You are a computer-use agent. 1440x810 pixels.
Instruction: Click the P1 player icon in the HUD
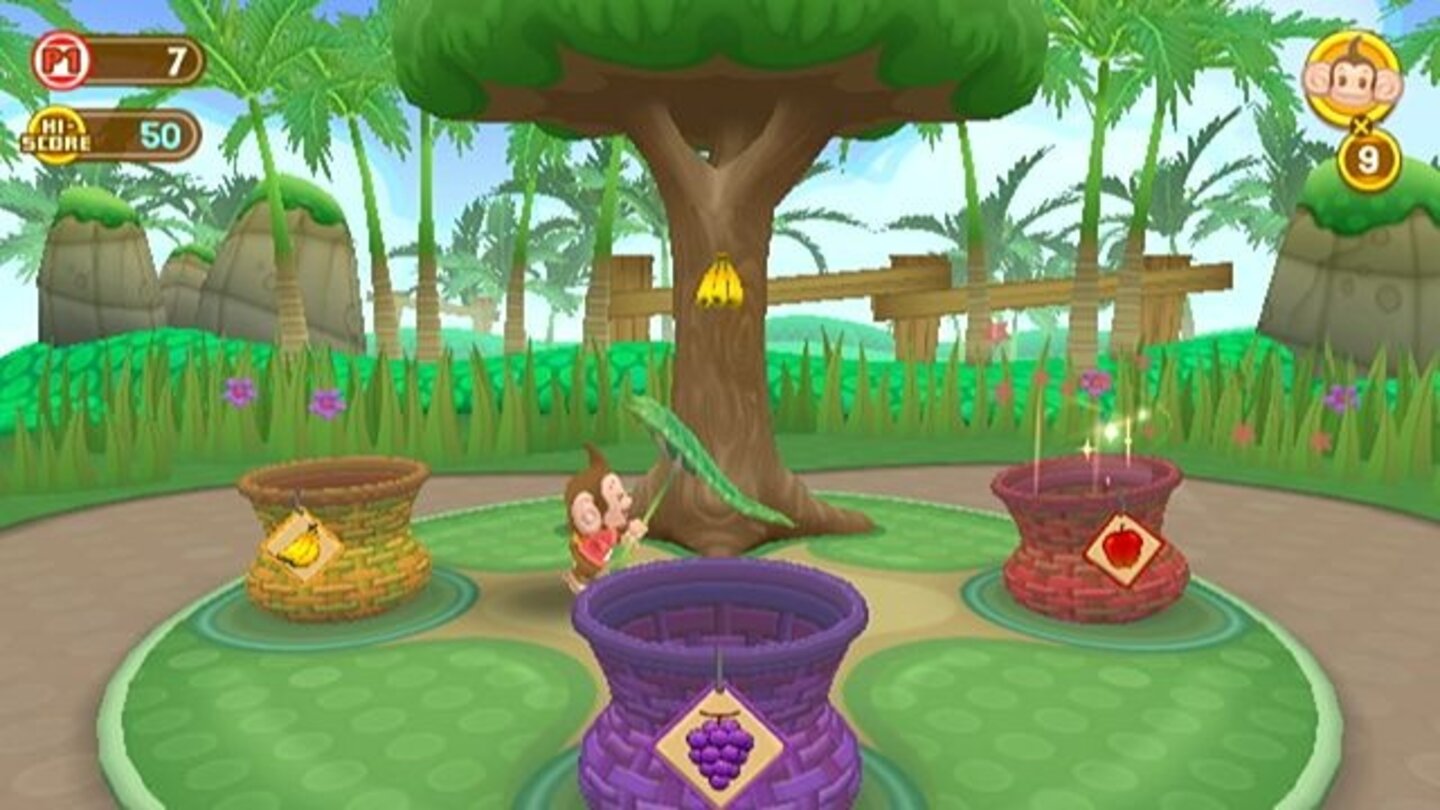(x=62, y=60)
